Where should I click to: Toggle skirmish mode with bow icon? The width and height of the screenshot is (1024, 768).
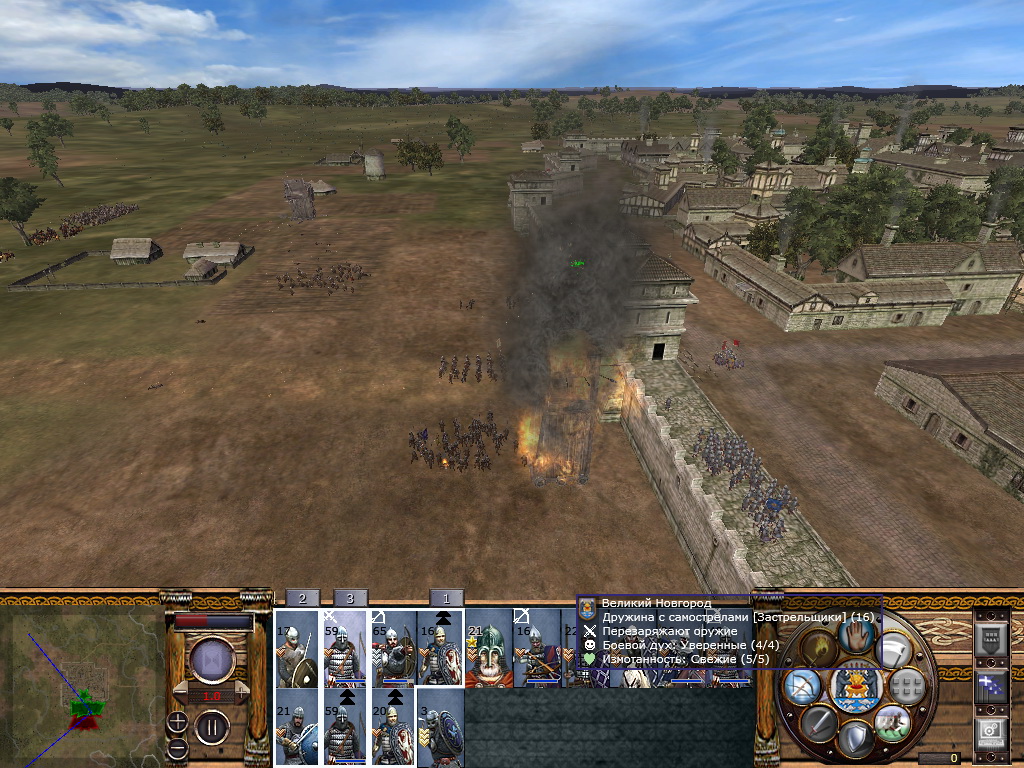pos(802,687)
